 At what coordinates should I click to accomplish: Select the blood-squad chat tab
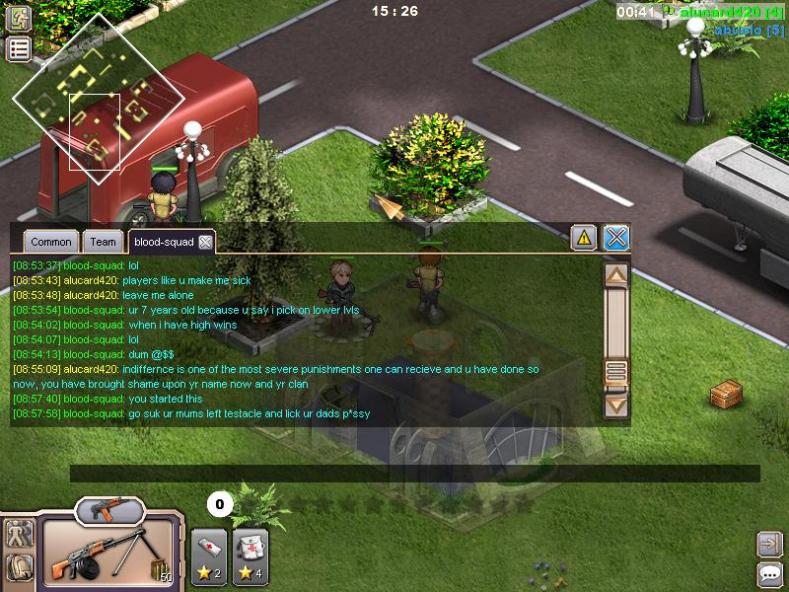click(162, 242)
